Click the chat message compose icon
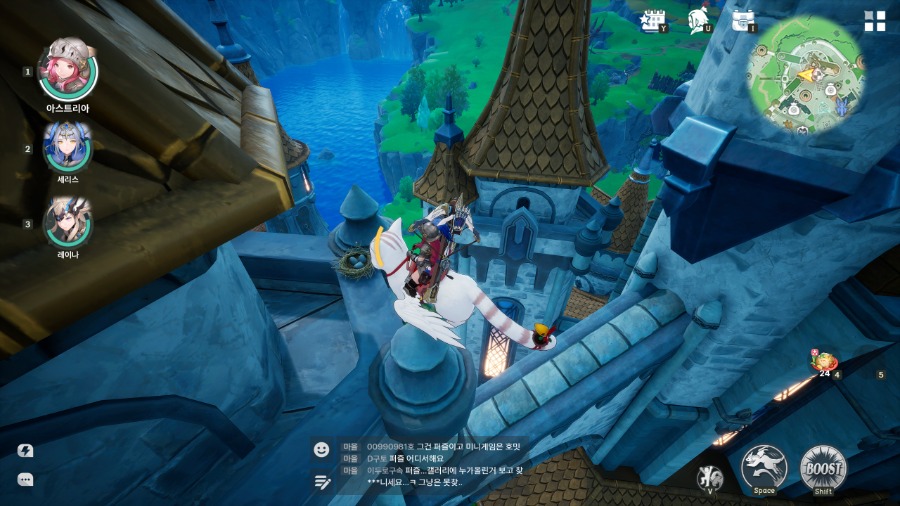This screenshot has height=506, width=900. tap(321, 481)
